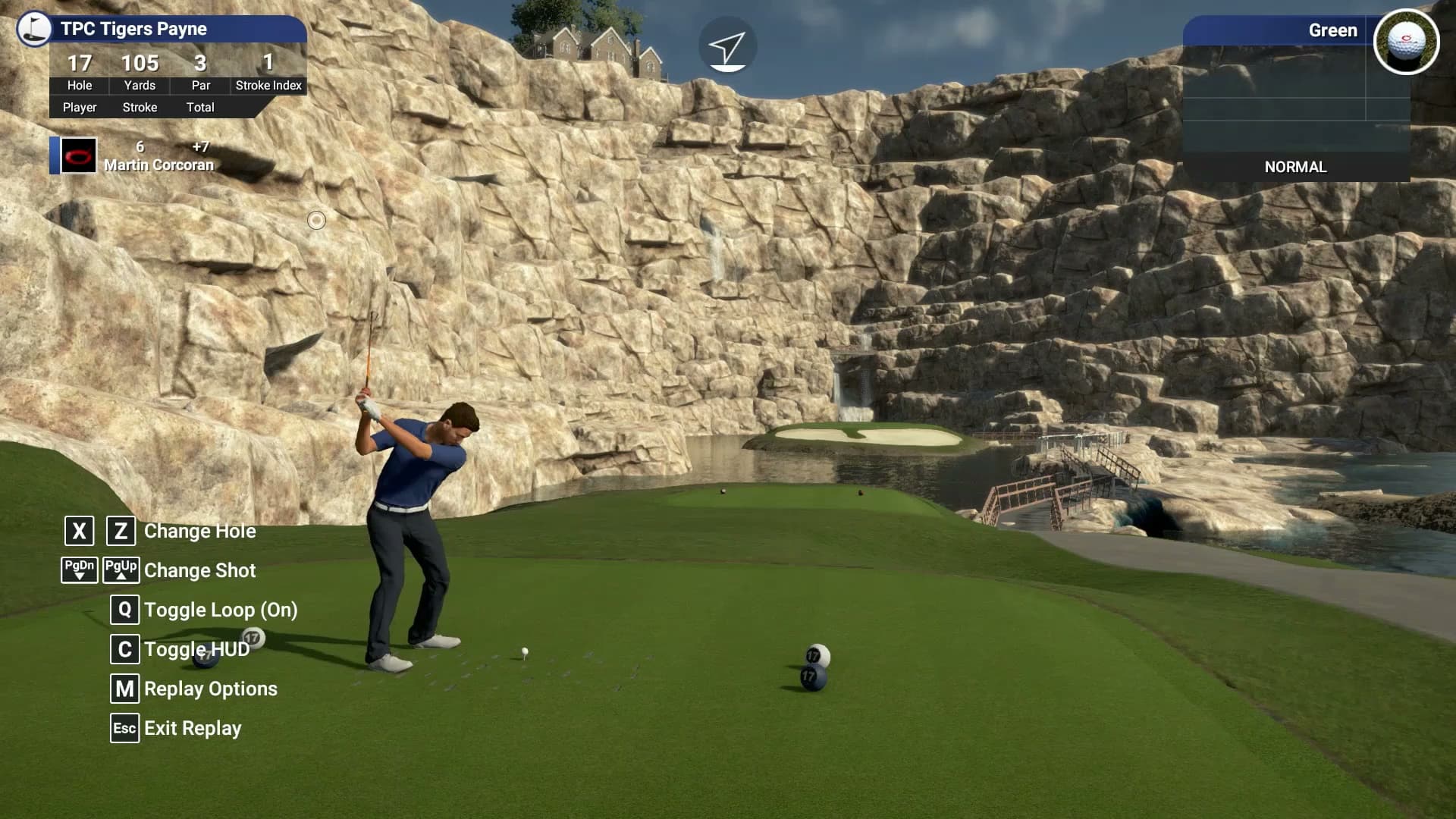Click the Z key icon next to X
This screenshot has width=1456, height=819.
(x=122, y=531)
